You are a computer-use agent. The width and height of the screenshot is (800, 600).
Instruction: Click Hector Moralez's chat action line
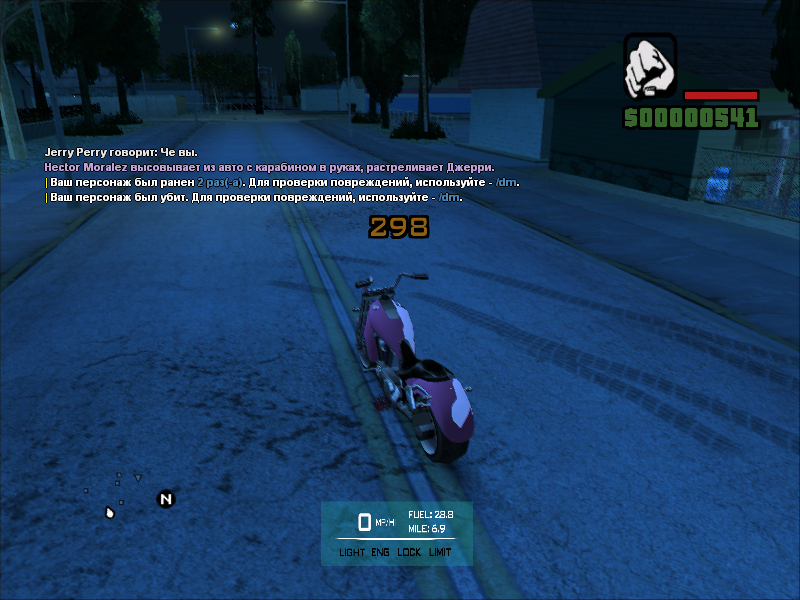[269, 167]
